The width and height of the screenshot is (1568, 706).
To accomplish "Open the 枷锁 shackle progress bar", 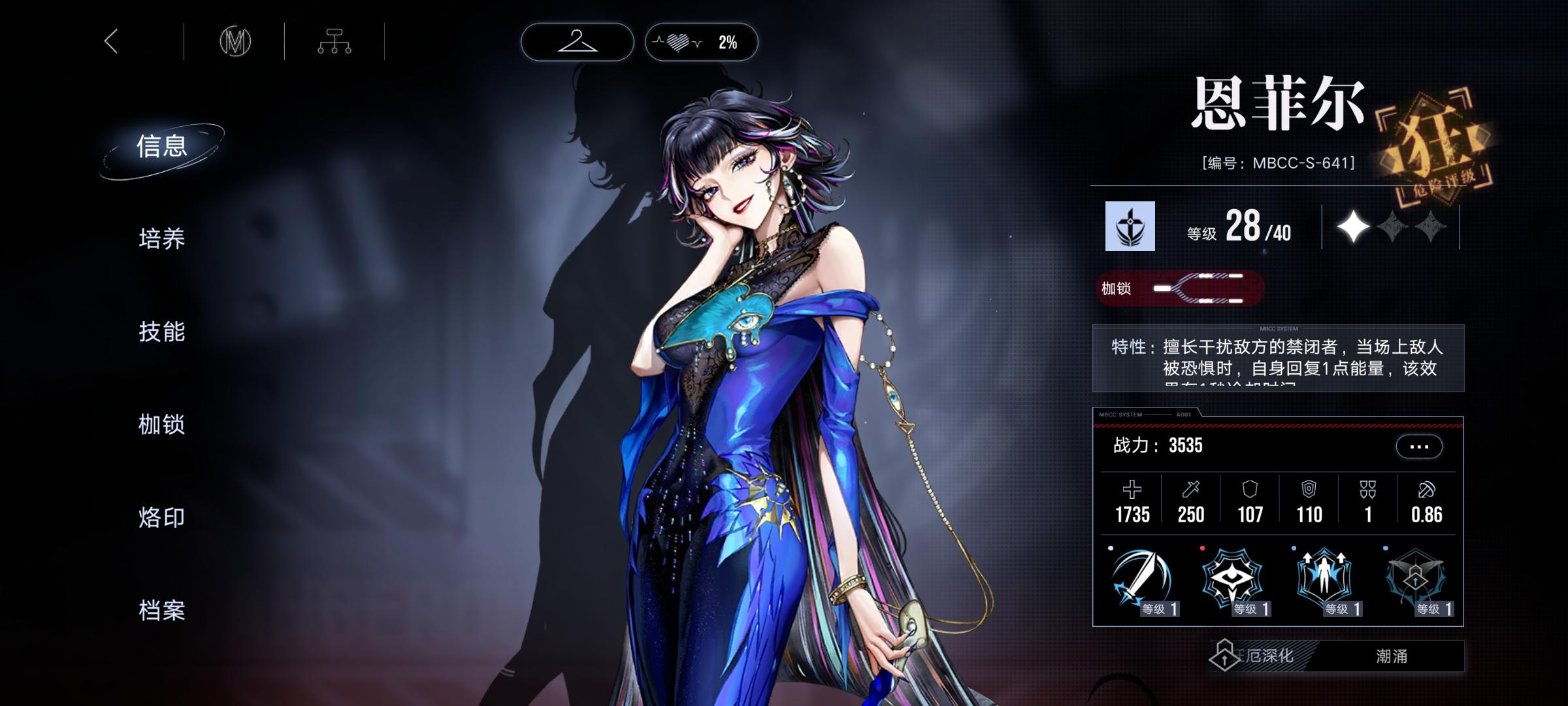I will point(1180,288).
